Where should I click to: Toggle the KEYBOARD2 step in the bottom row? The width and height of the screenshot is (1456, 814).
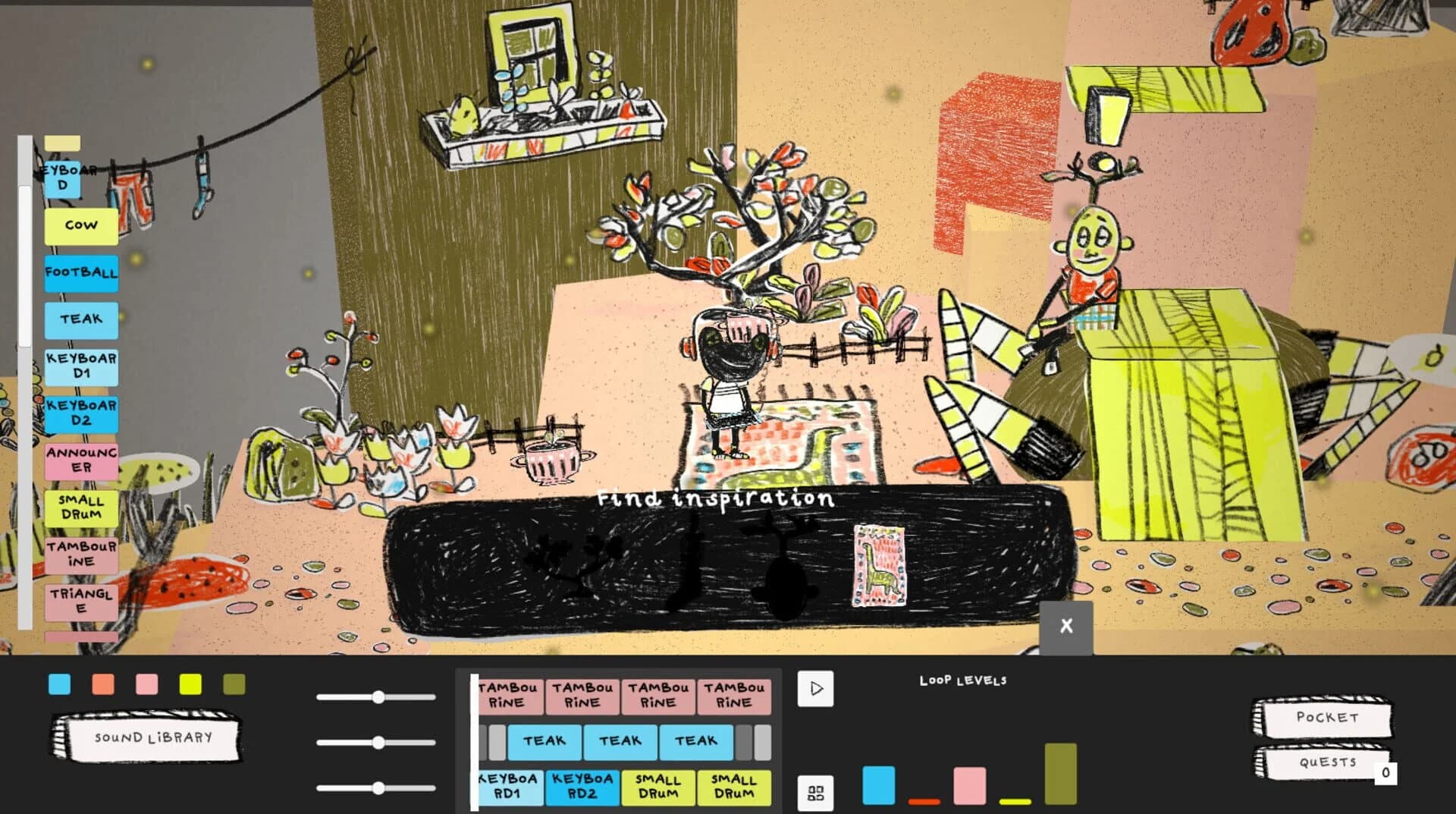(x=582, y=787)
